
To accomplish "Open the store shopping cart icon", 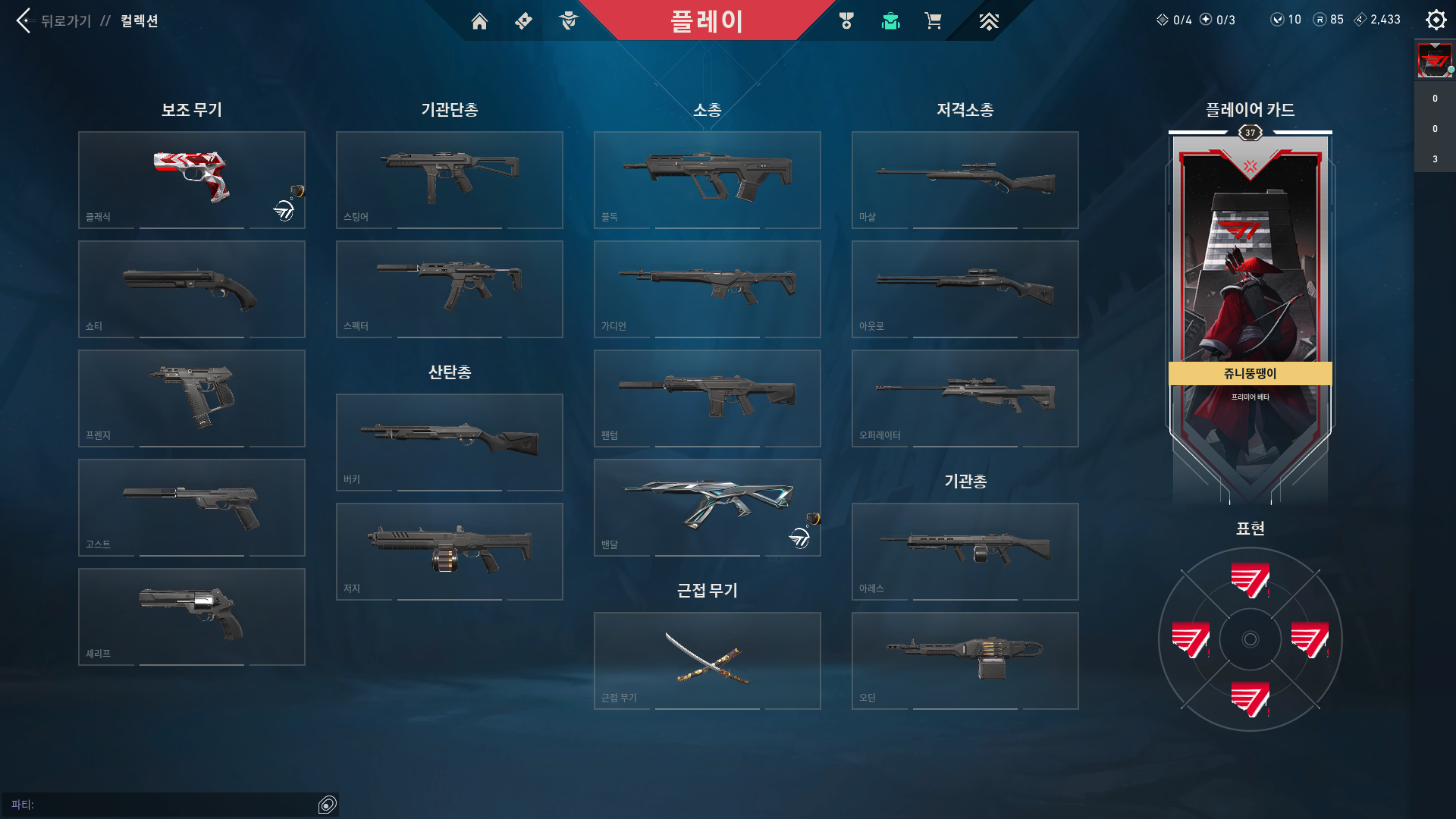I will pos(934,20).
